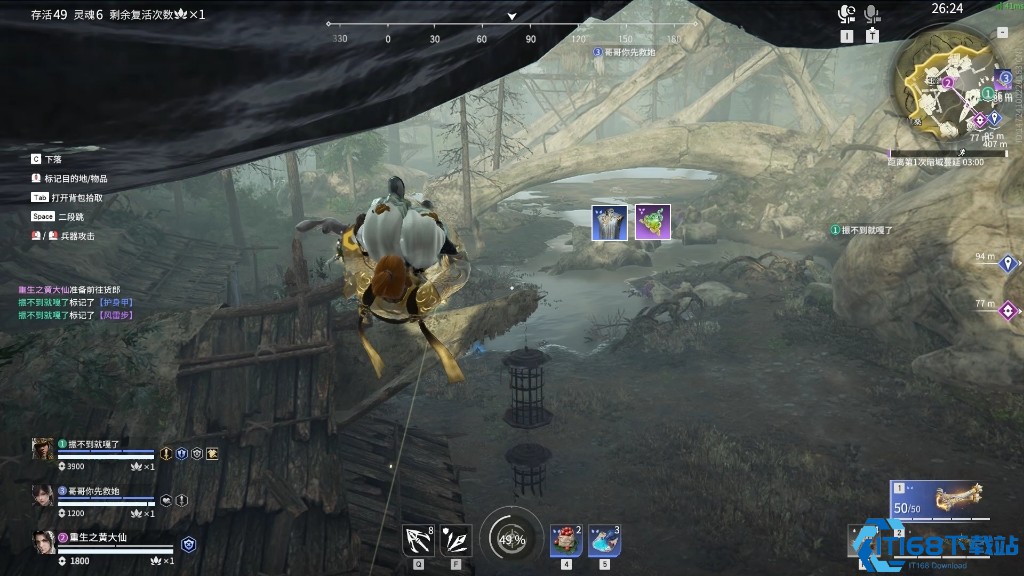This screenshot has height=576, width=1024.
Task: Click the center 49% stamina dial
Action: click(511, 540)
